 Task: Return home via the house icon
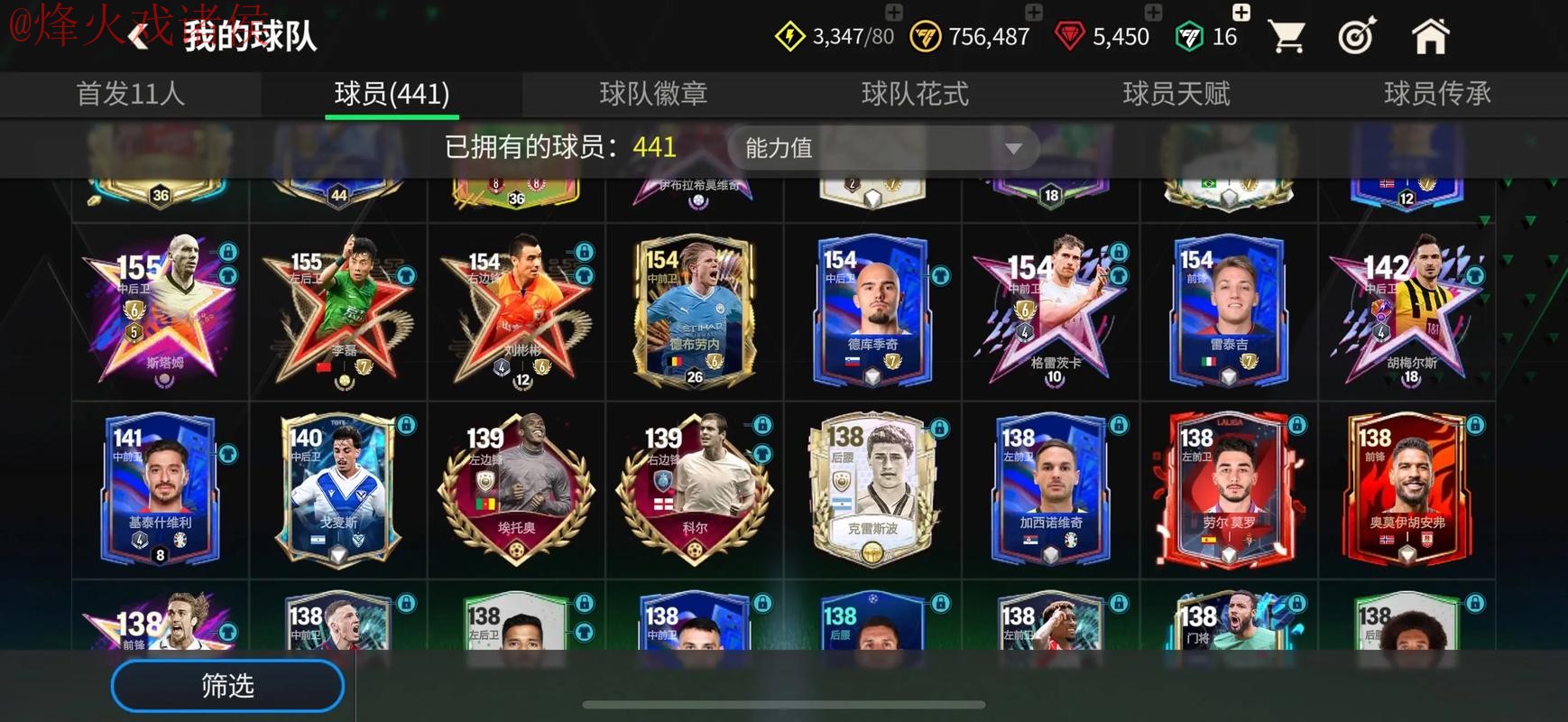pos(1430,34)
